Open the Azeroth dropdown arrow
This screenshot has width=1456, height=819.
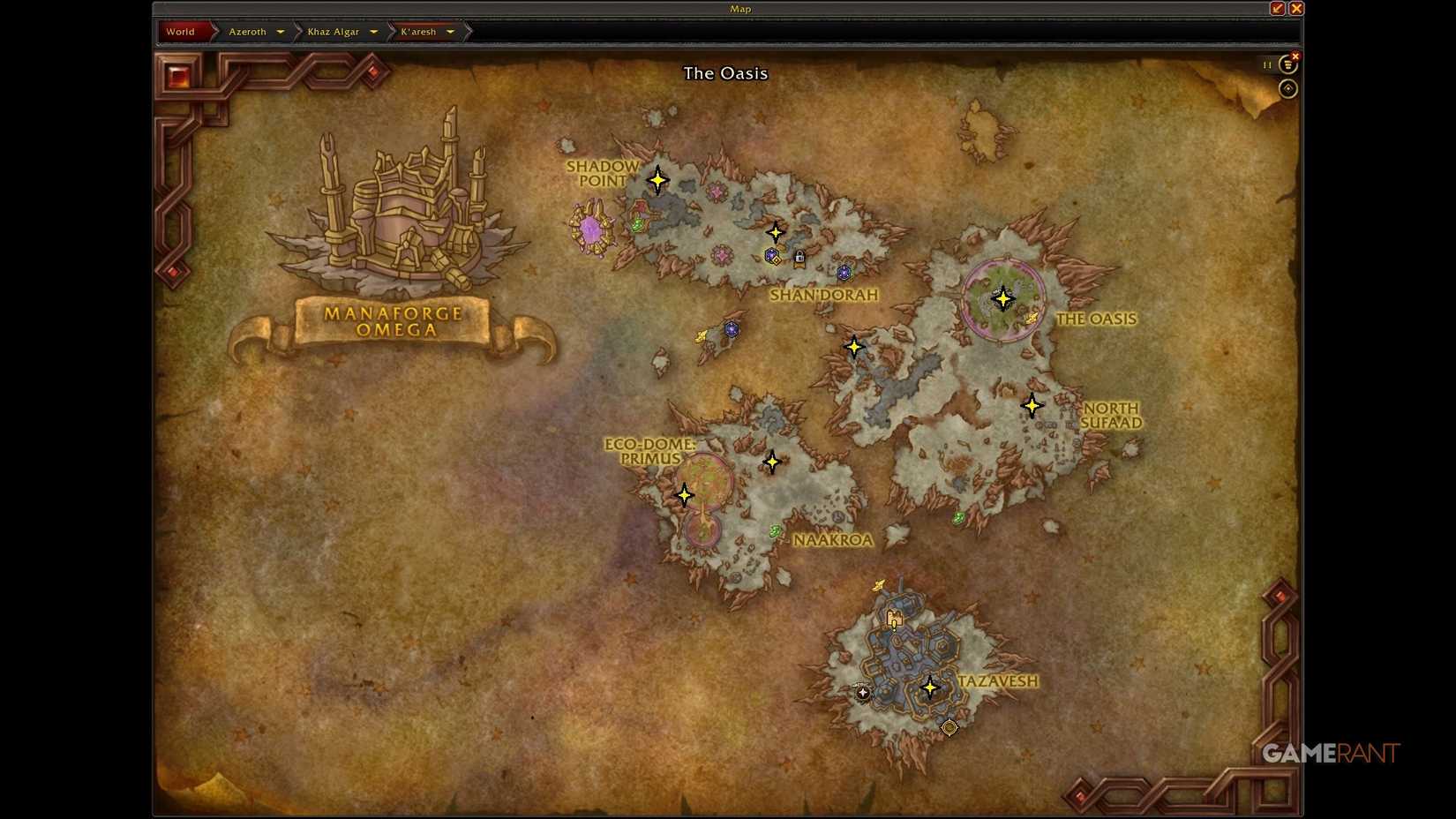(x=281, y=31)
